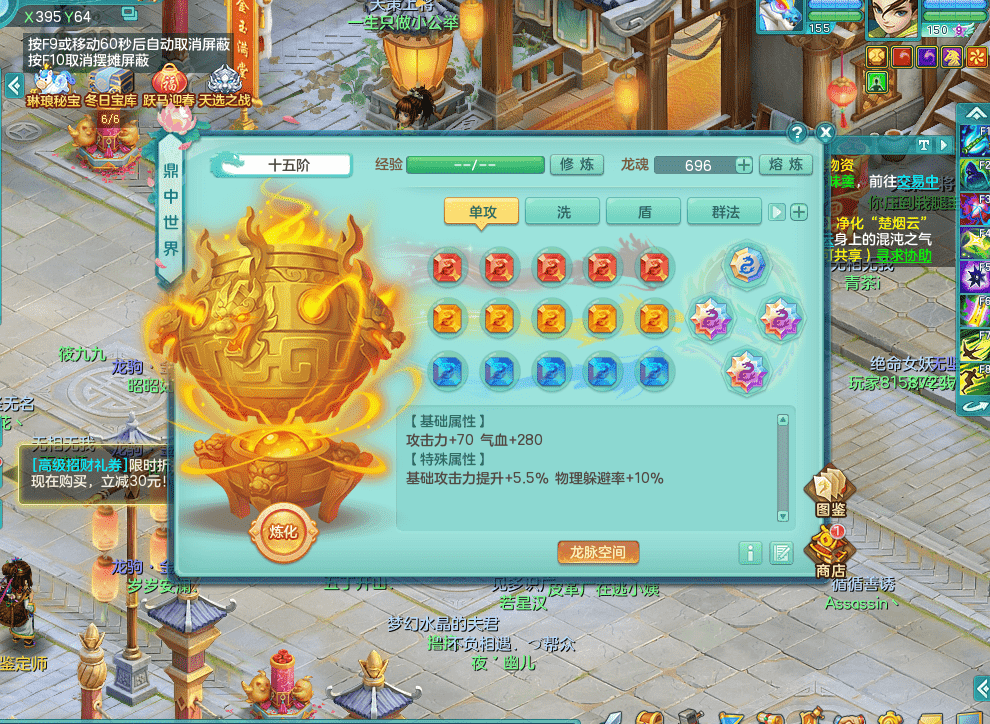The width and height of the screenshot is (990, 724).
Task: Open the 龙脉空间 dragon vein space
Action: 597,552
